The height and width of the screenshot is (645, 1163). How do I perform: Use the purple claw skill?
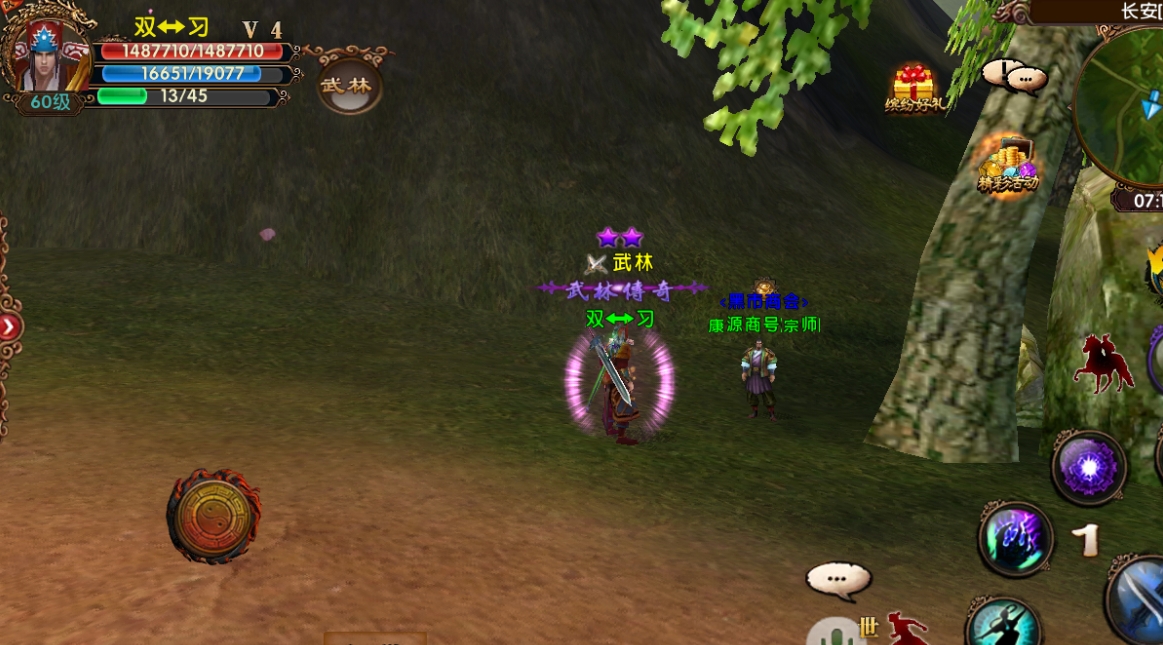[1015, 538]
